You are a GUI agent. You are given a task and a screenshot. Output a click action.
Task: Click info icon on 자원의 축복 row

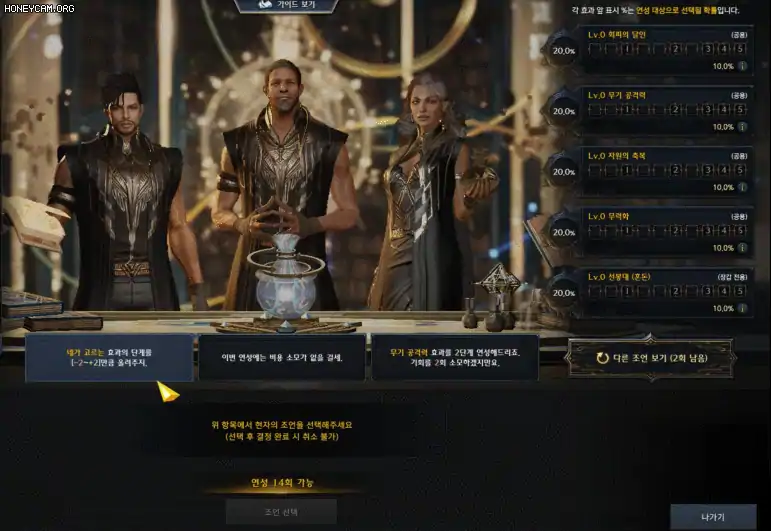pyautogui.click(x=743, y=188)
